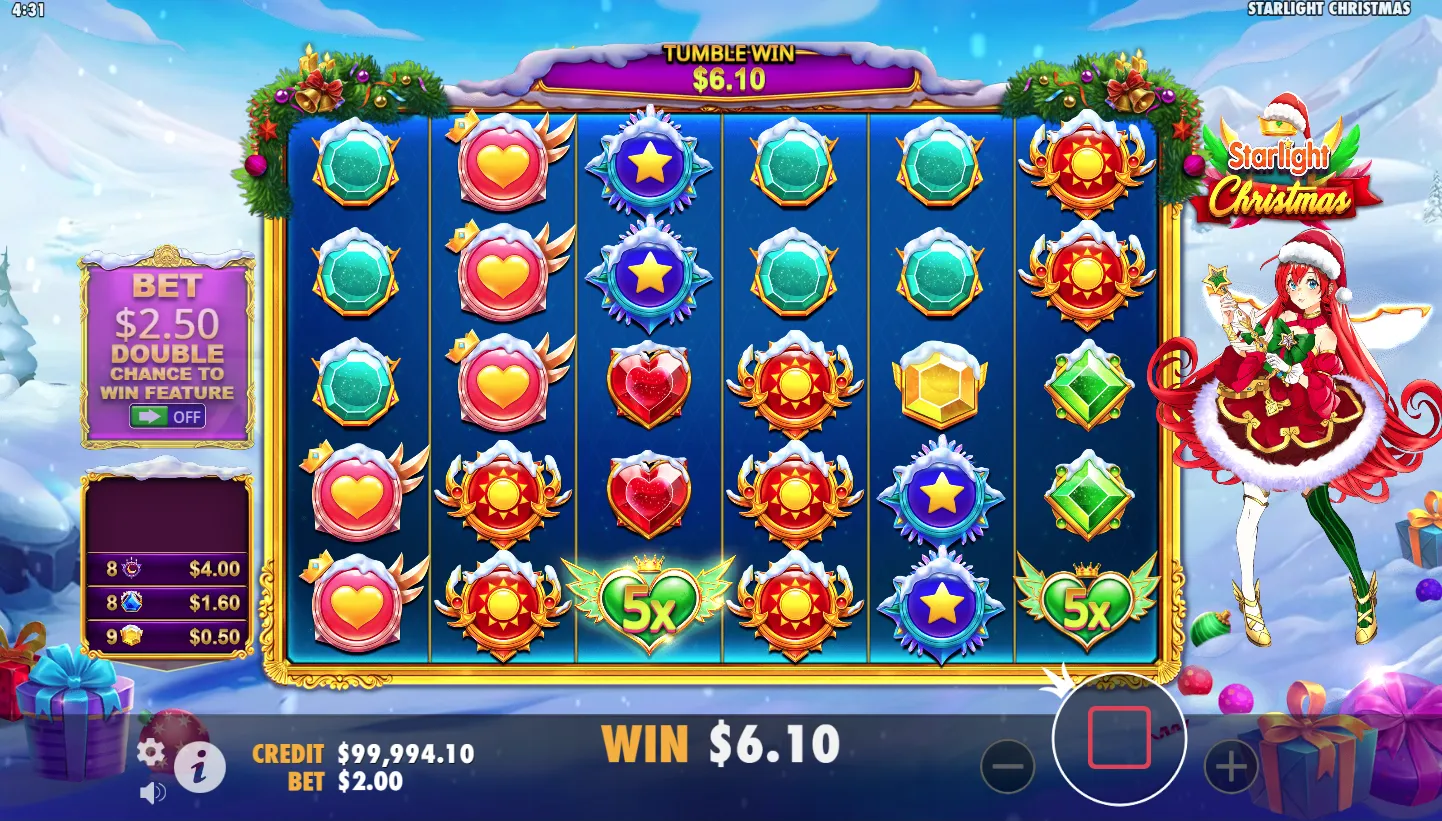Stop the spin with the square button

pyautogui.click(x=1119, y=737)
